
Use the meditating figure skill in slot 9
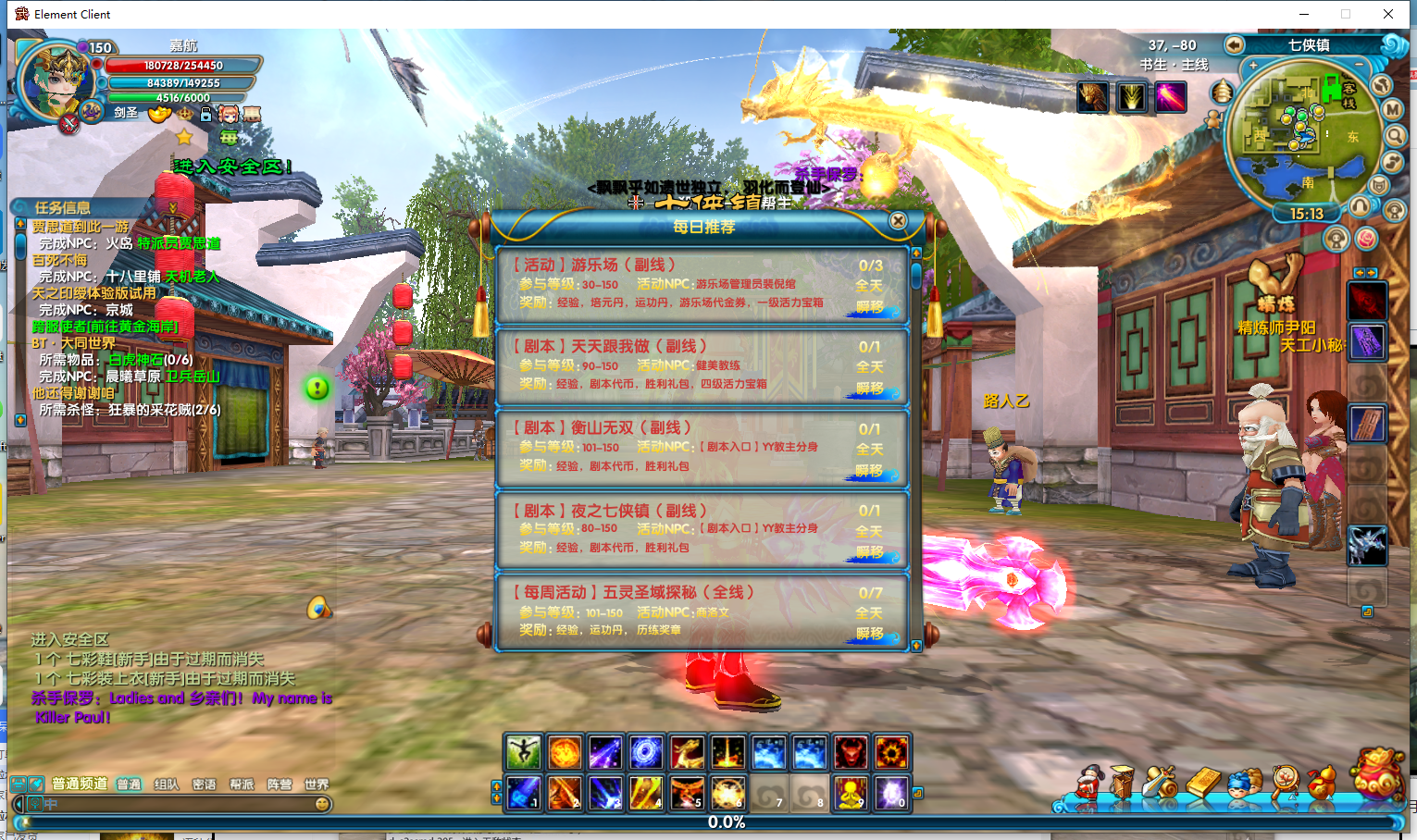850,793
